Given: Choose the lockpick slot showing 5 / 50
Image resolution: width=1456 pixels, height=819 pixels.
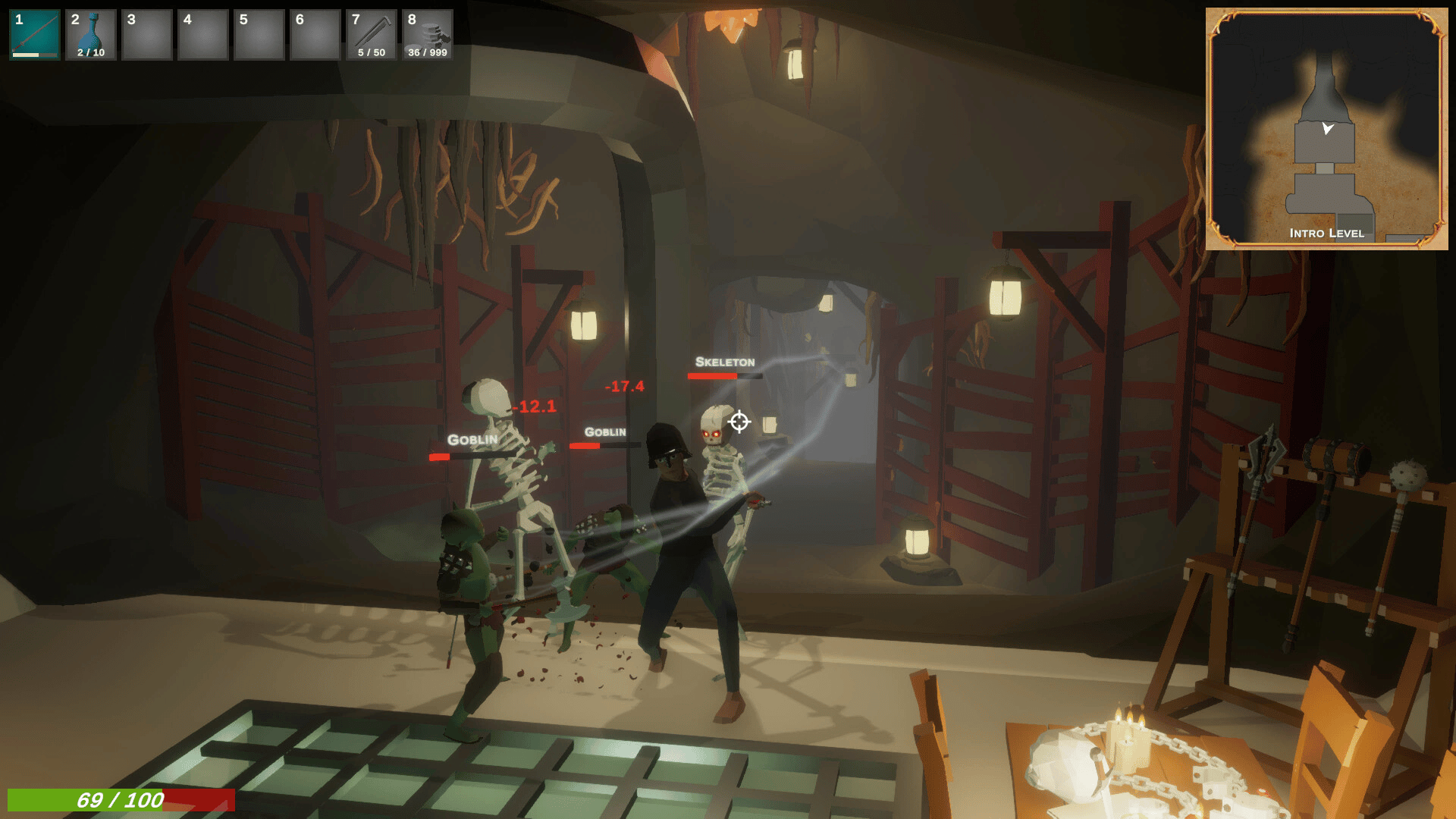Looking at the screenshot, I should click(372, 35).
